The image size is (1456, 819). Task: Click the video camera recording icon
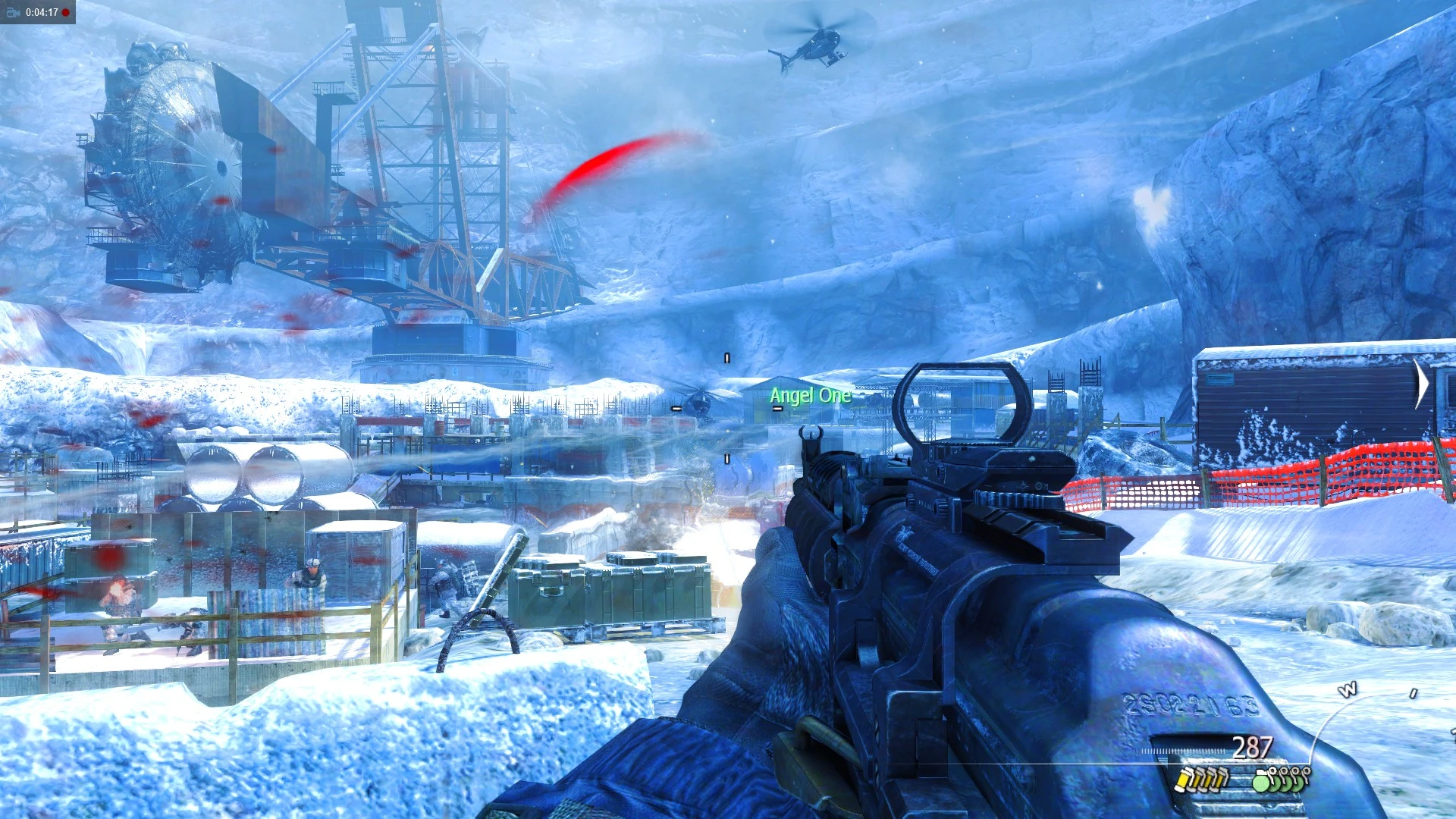click(x=13, y=12)
